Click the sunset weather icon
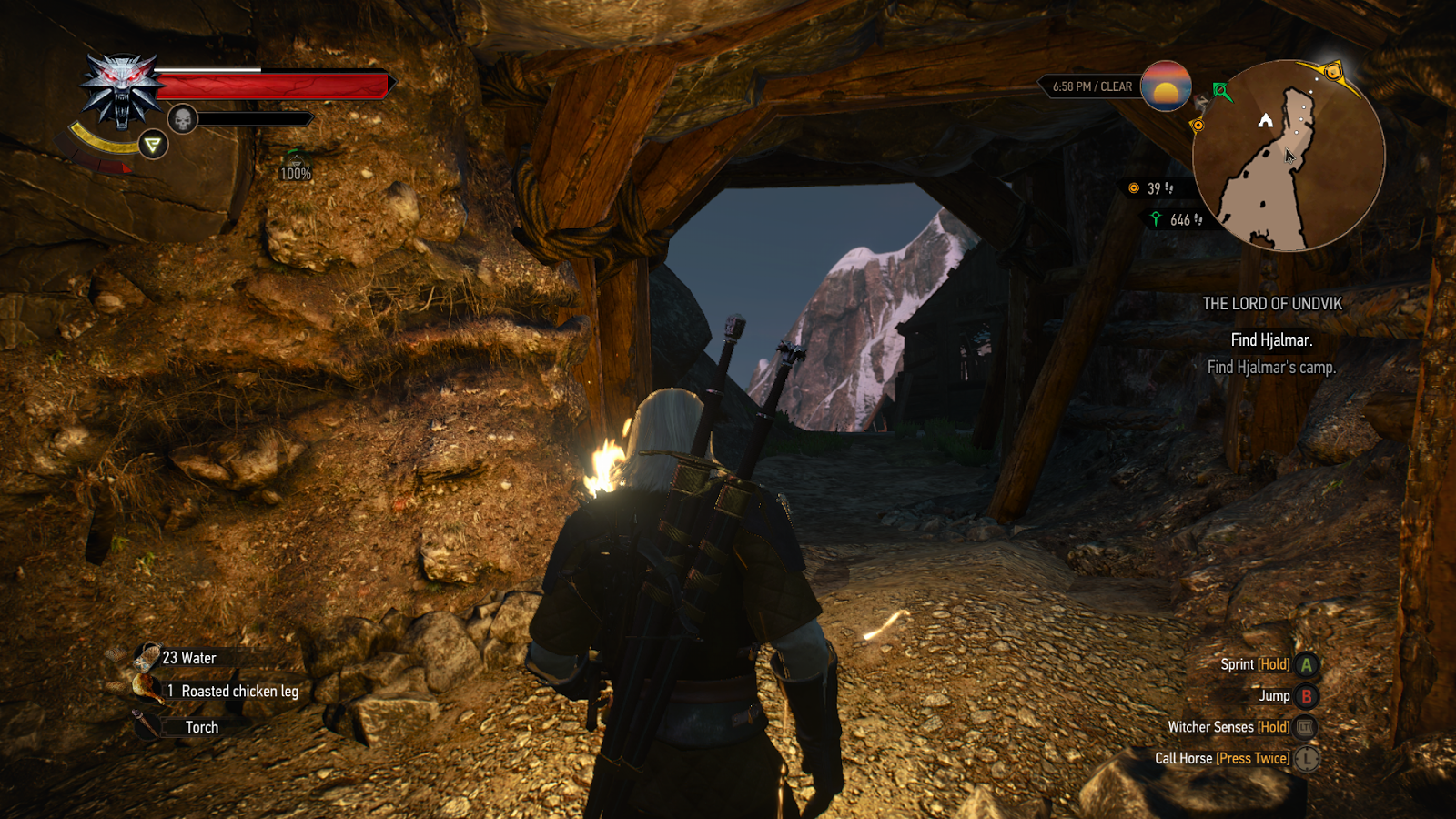The image size is (1456, 819). pos(1166,86)
